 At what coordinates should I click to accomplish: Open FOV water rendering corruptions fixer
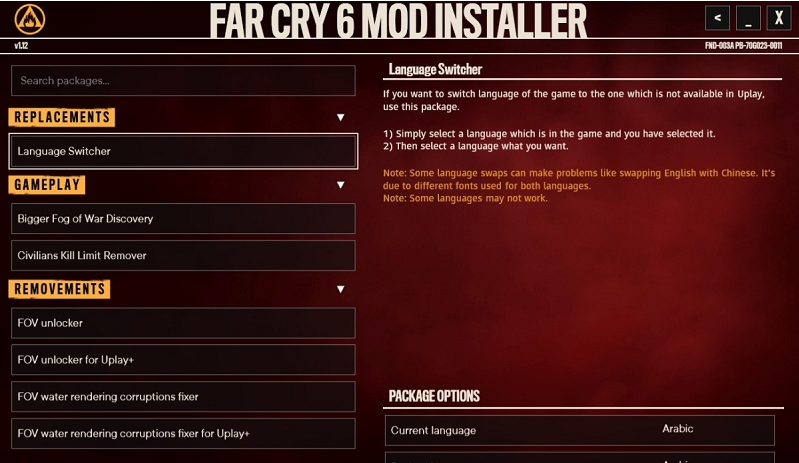tap(183, 396)
